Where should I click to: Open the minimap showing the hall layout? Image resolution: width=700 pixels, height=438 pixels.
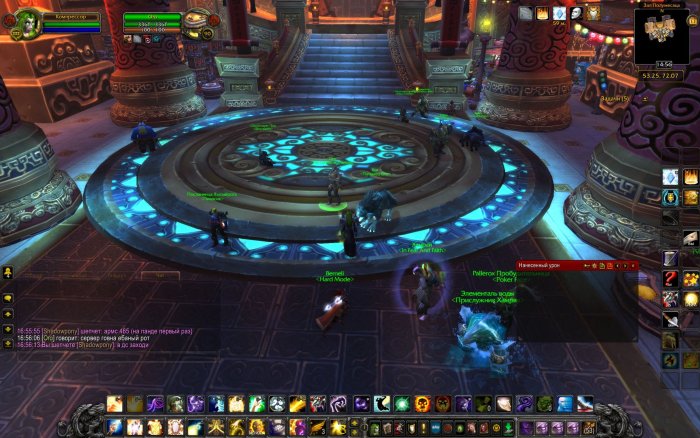tap(662, 34)
